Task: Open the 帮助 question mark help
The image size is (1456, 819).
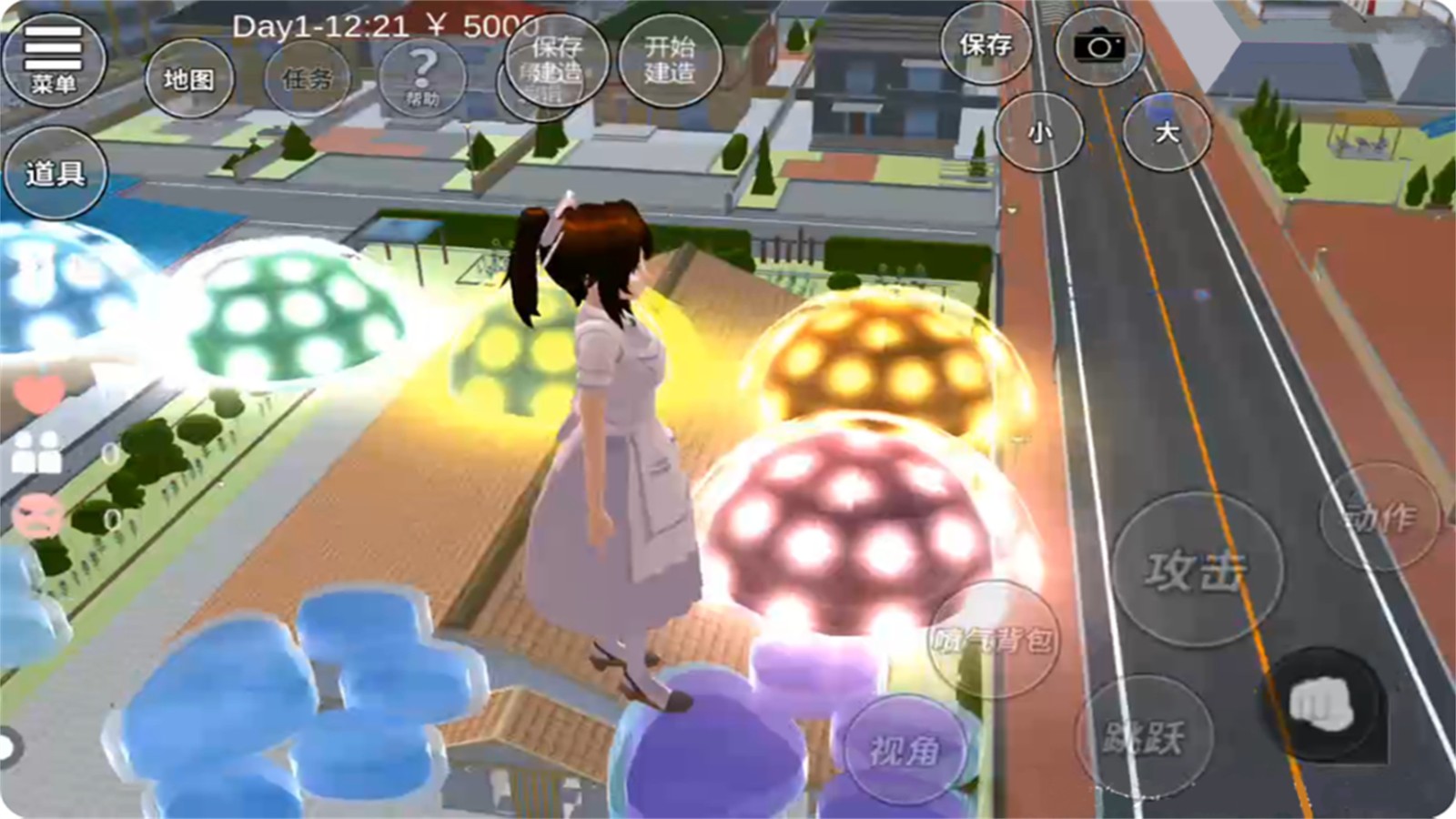Action: (422, 77)
